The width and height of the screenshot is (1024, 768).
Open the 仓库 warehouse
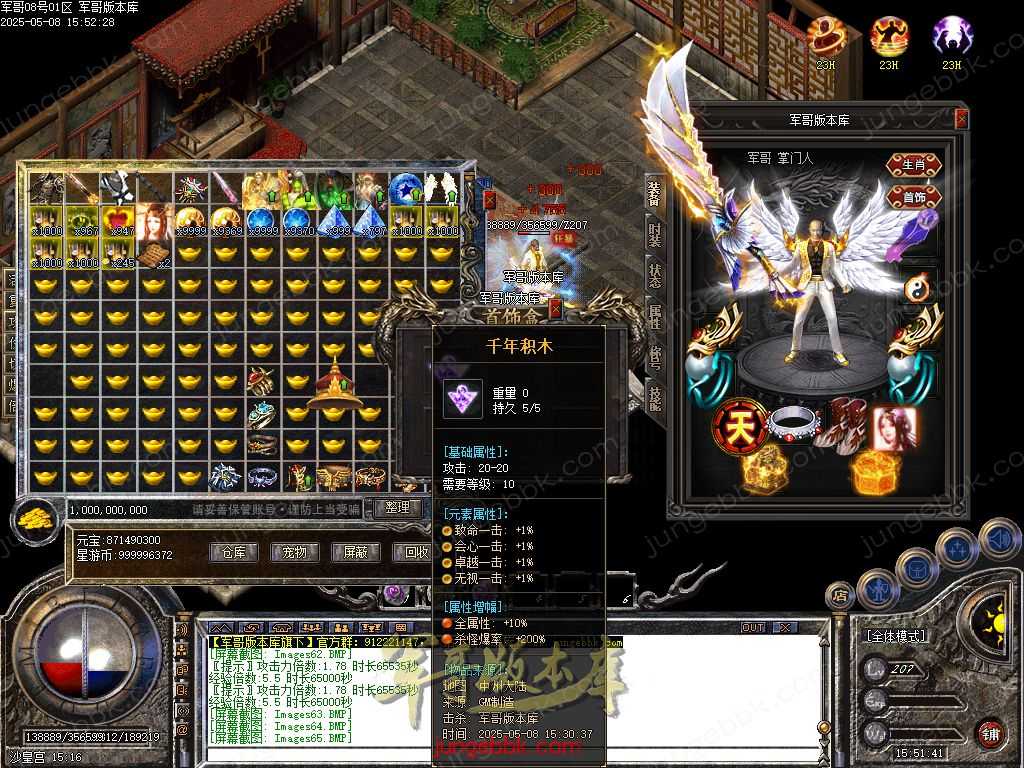pos(233,552)
